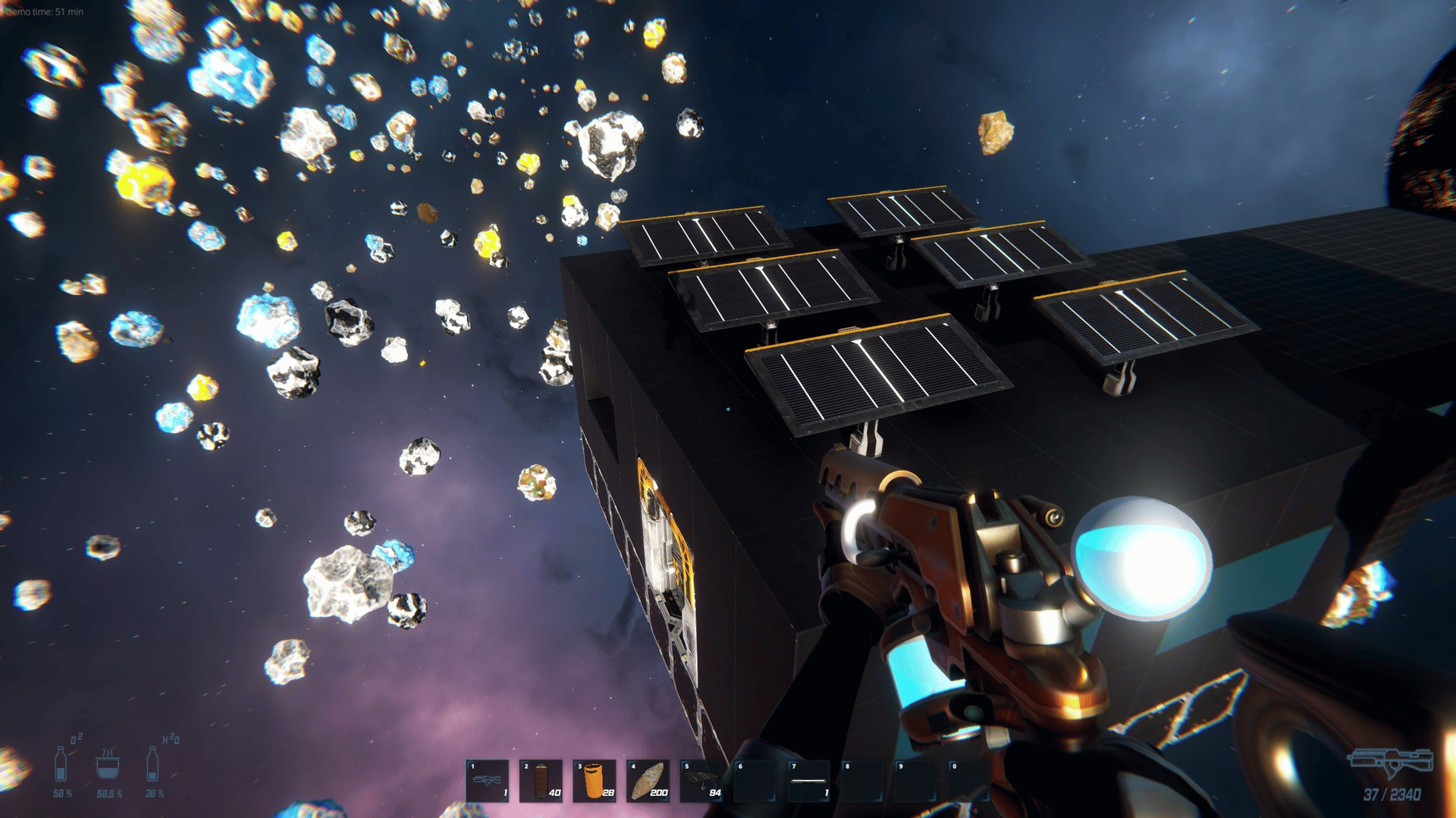Viewport: 1456px width, 818px height.
Task: Equip the solar panel stack of 94
Action: pyautogui.click(x=701, y=780)
